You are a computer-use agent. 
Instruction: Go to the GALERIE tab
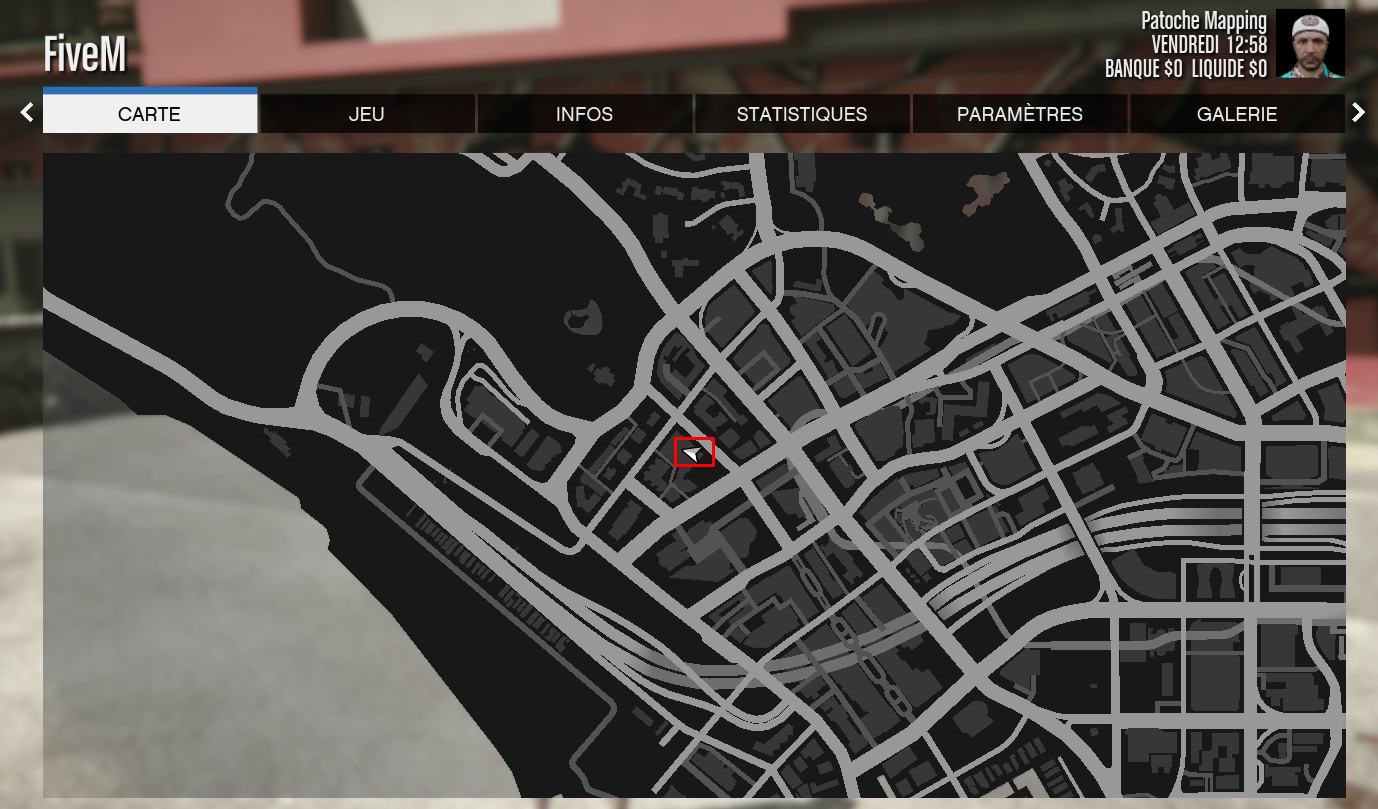[1237, 114]
